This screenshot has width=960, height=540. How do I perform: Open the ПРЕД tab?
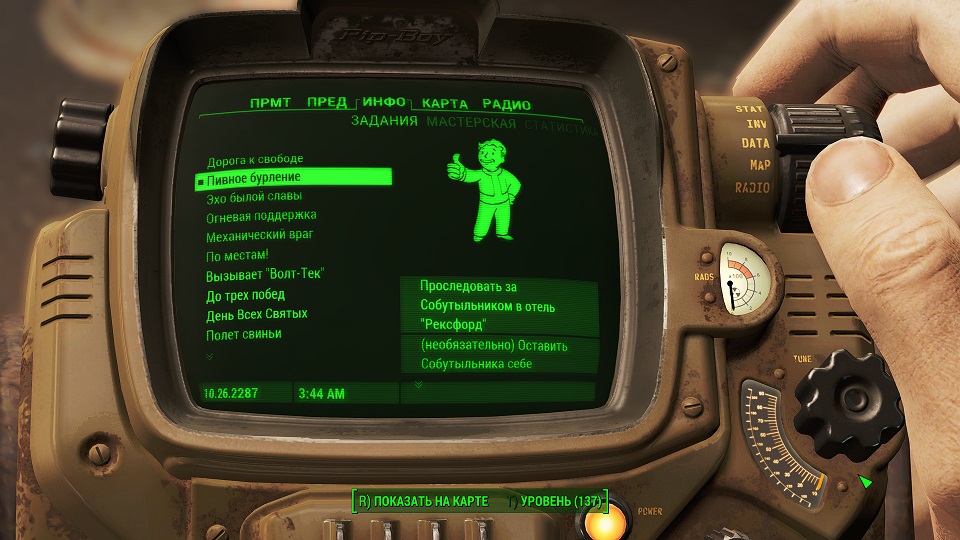[x=327, y=103]
